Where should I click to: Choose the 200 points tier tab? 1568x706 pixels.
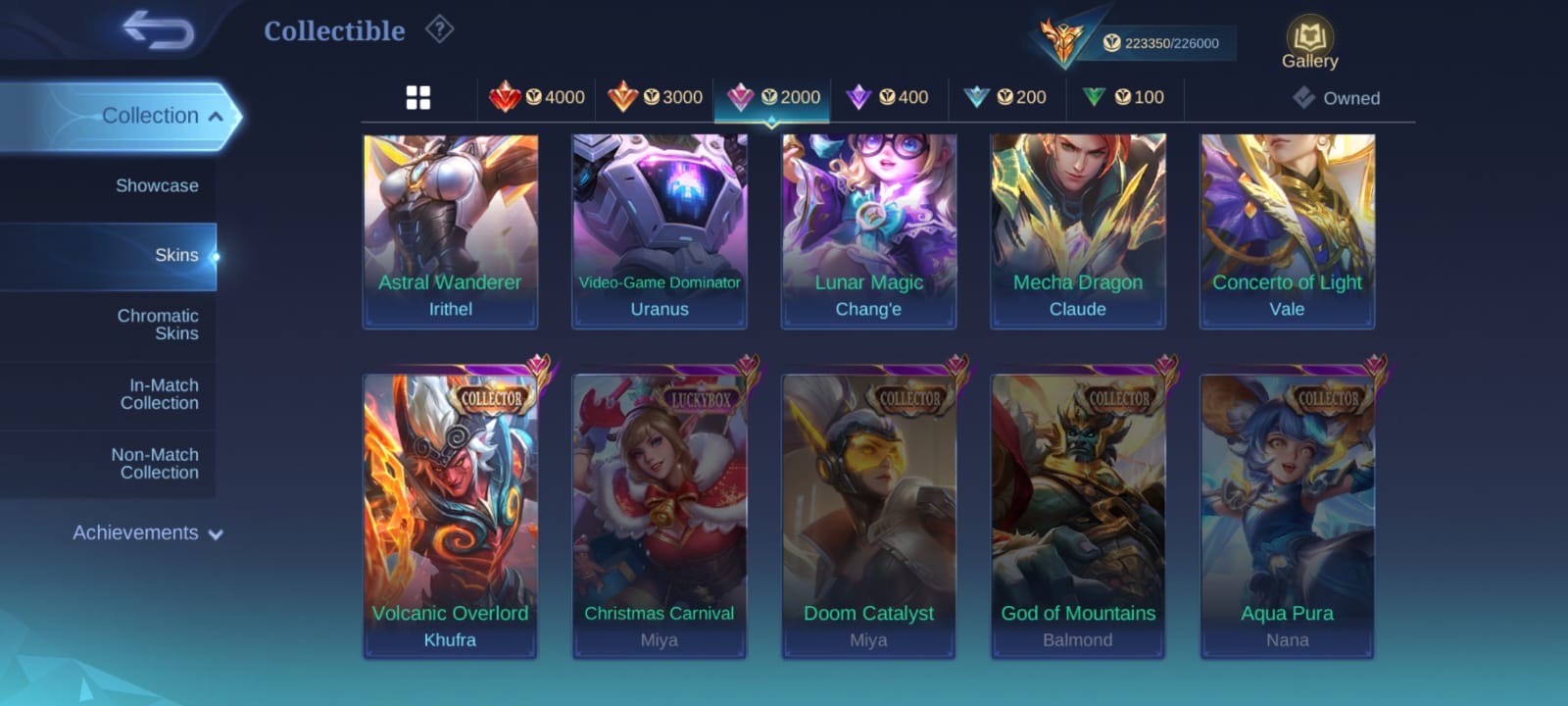point(1006,97)
